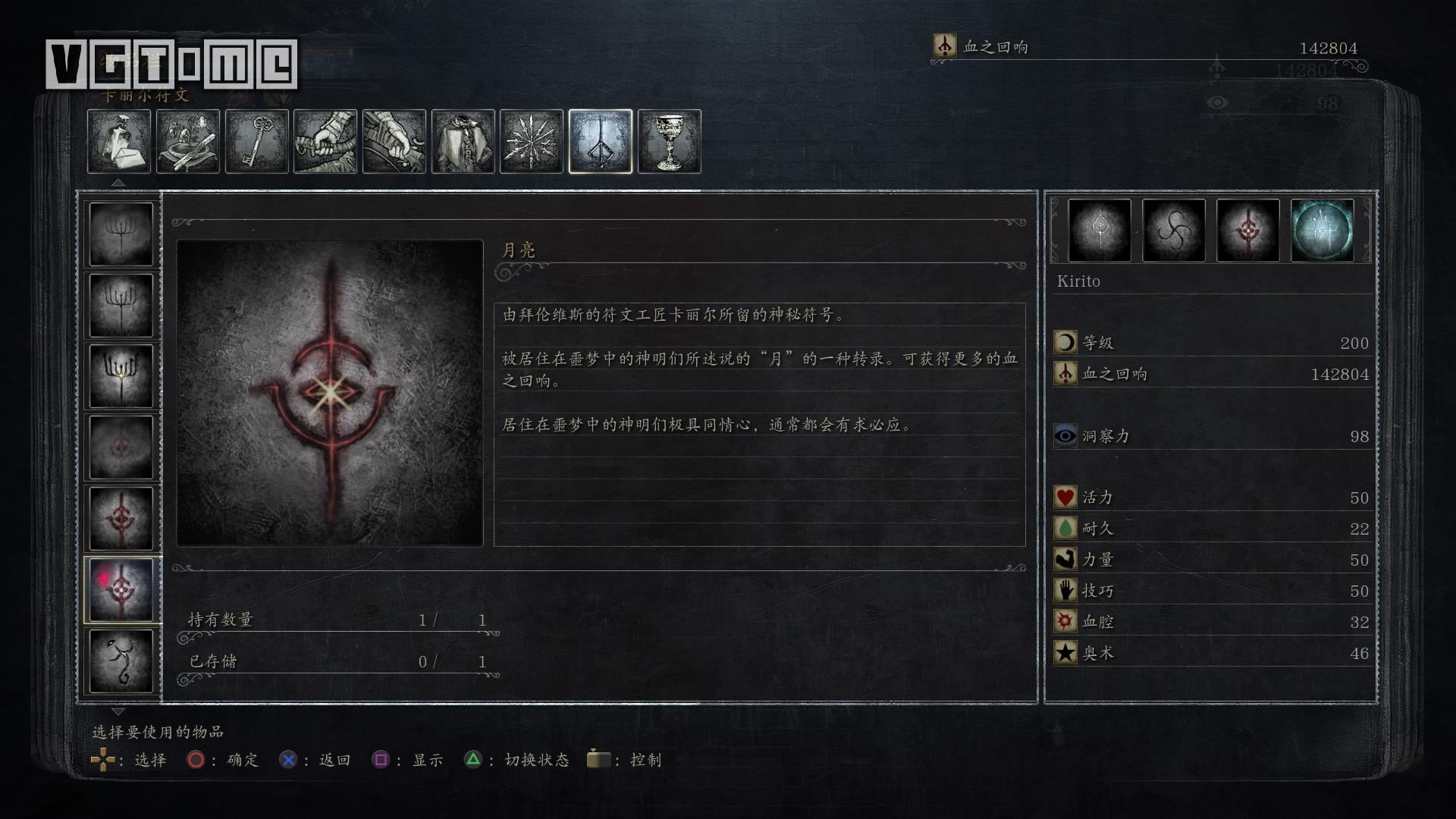Open the blood gems starburst tab
Image resolution: width=1456 pixels, height=819 pixels.
532,142
